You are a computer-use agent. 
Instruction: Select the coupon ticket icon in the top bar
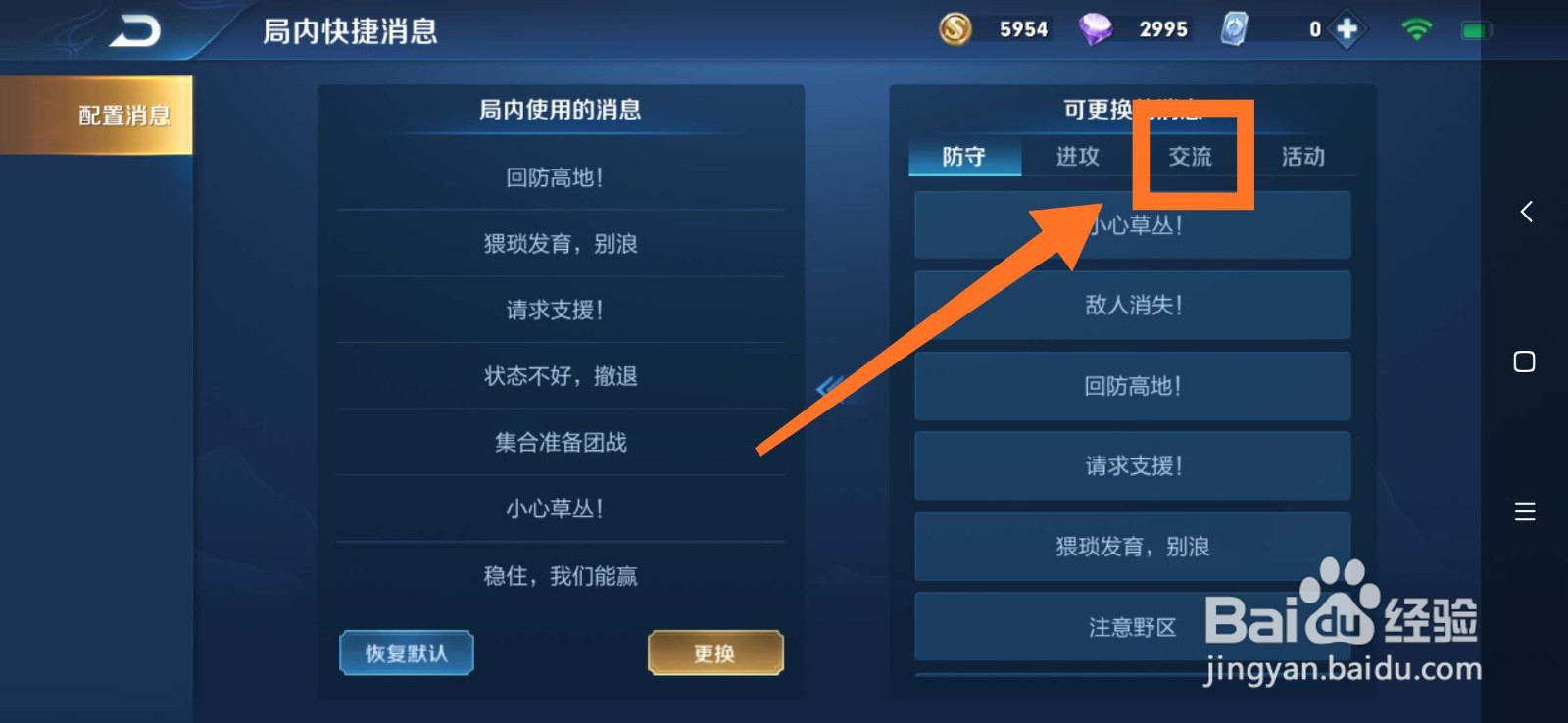point(1234,28)
